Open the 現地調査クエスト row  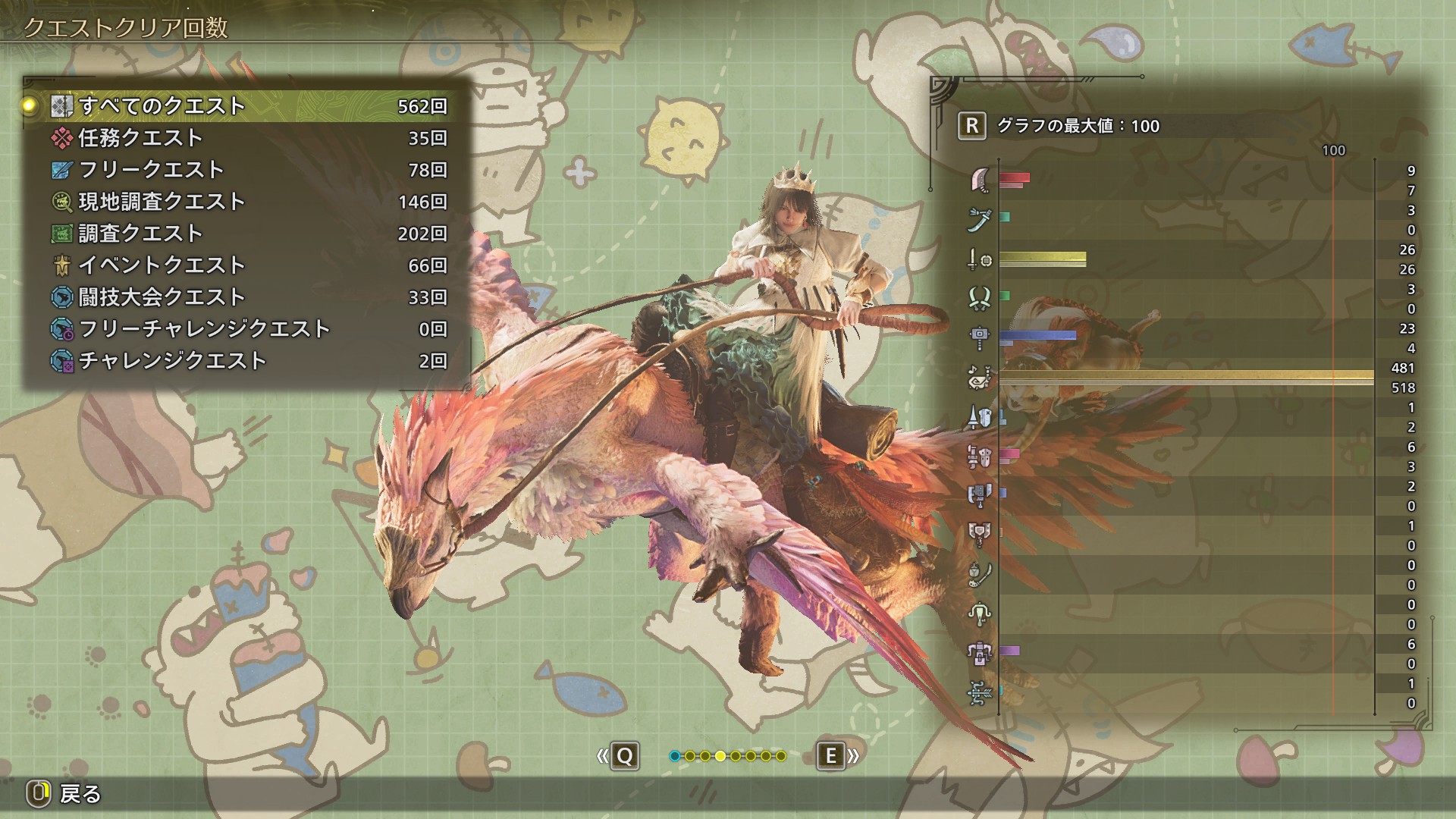coord(249,202)
